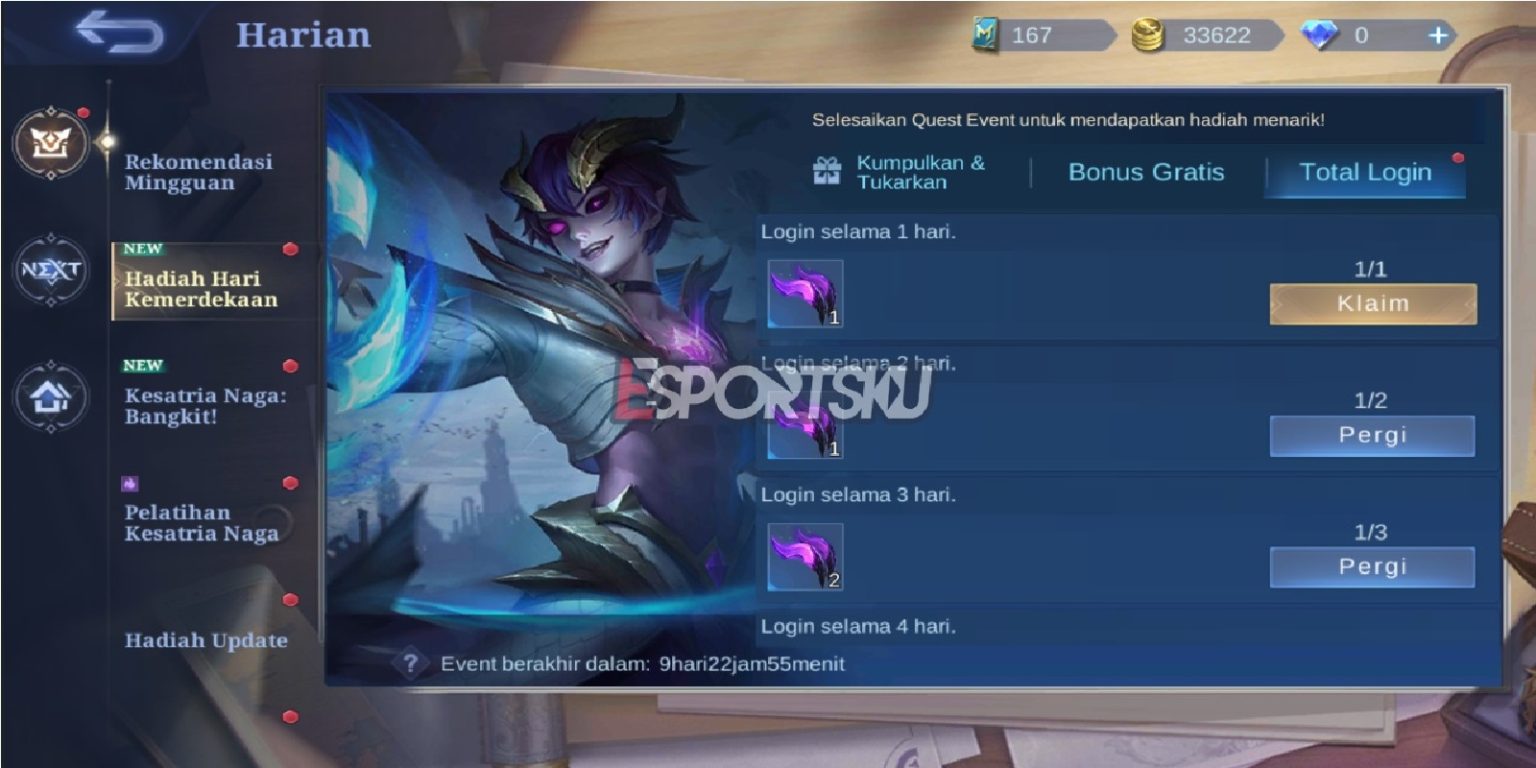Tap the plus button to add diamonds
The image size is (1536, 768).
pos(1438,35)
